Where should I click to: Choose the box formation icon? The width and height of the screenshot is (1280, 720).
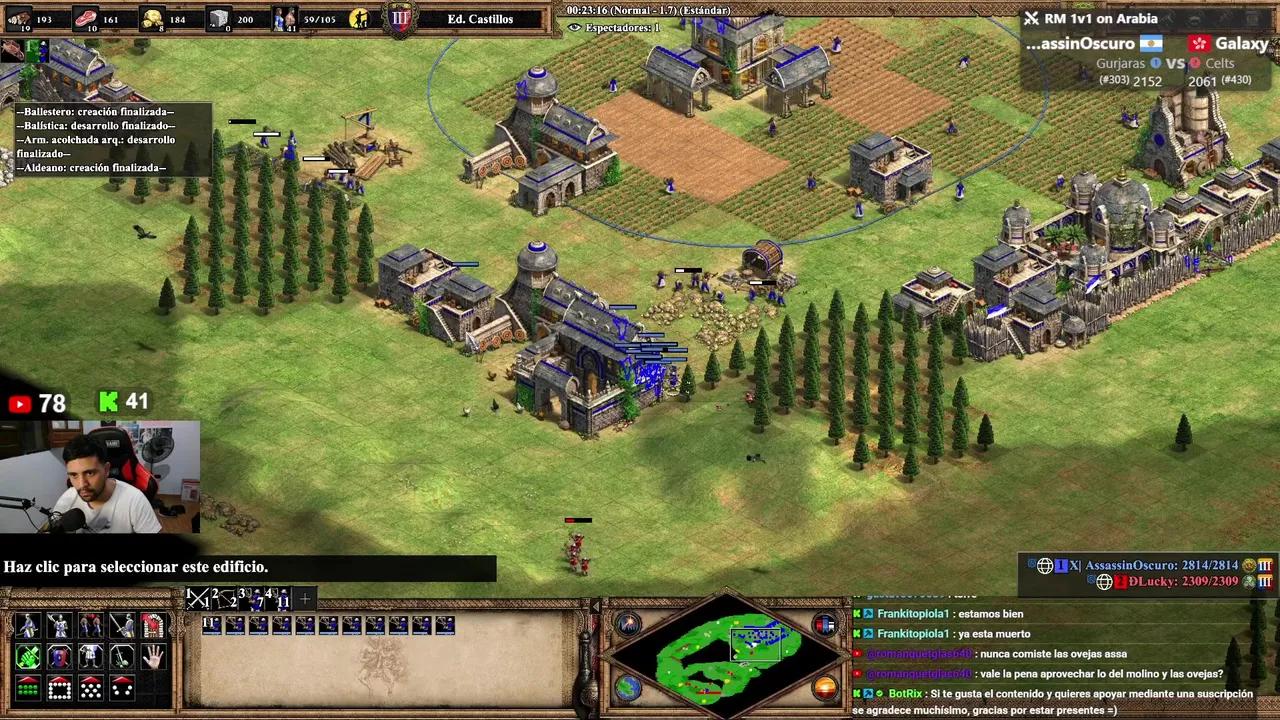pos(59,688)
